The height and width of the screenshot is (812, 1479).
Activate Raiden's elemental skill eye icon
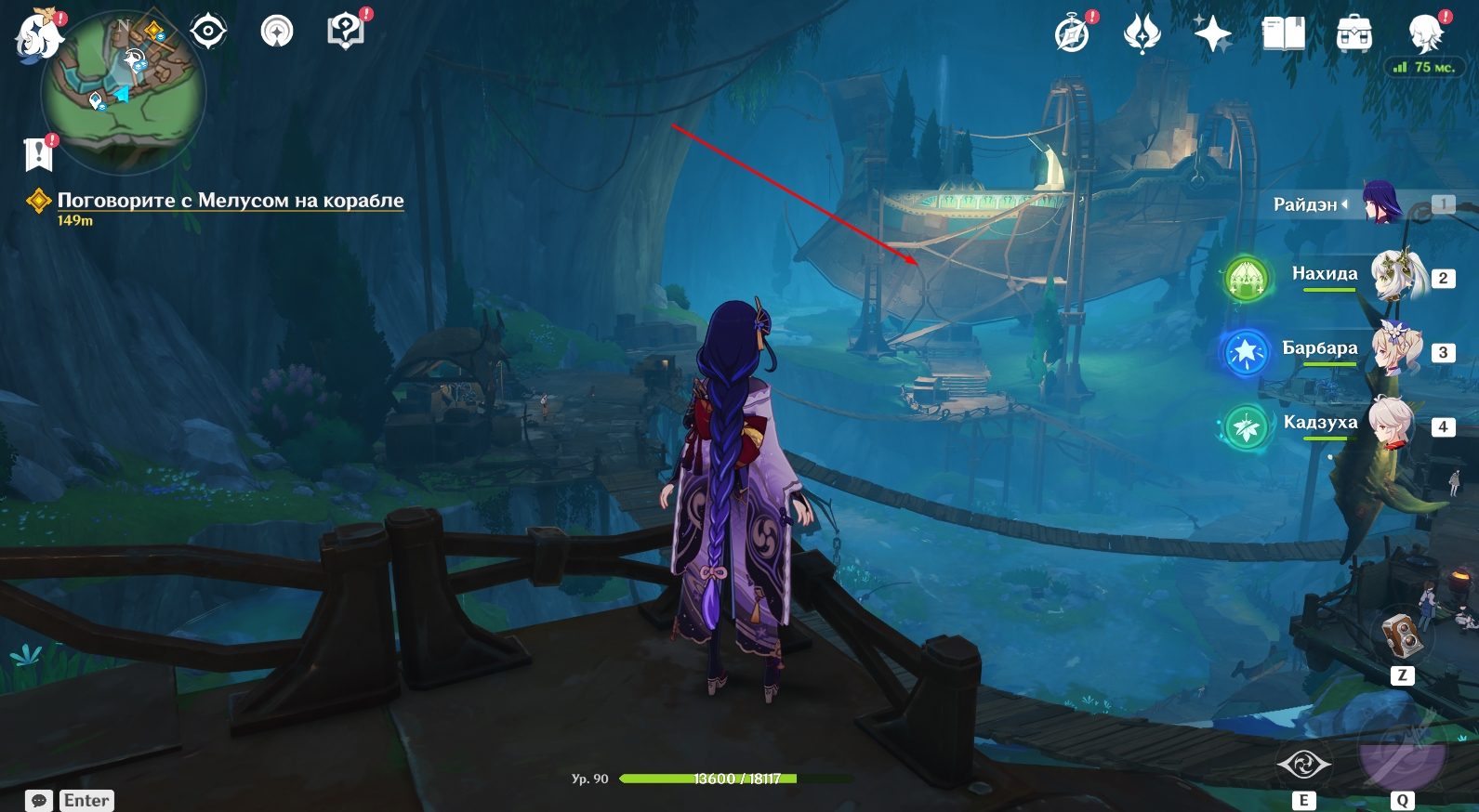[1303, 765]
